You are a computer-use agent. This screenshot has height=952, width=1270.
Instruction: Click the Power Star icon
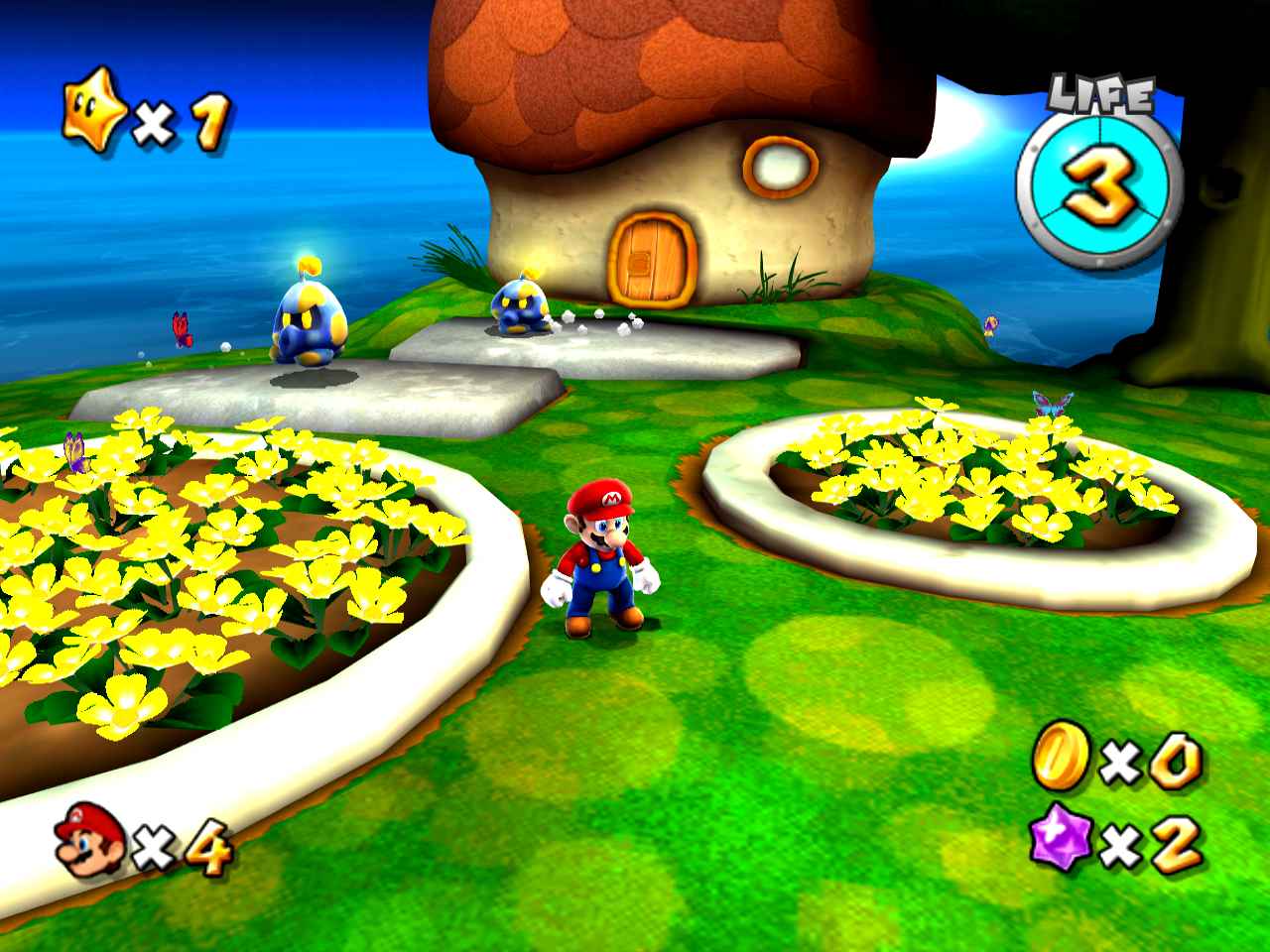point(94,115)
